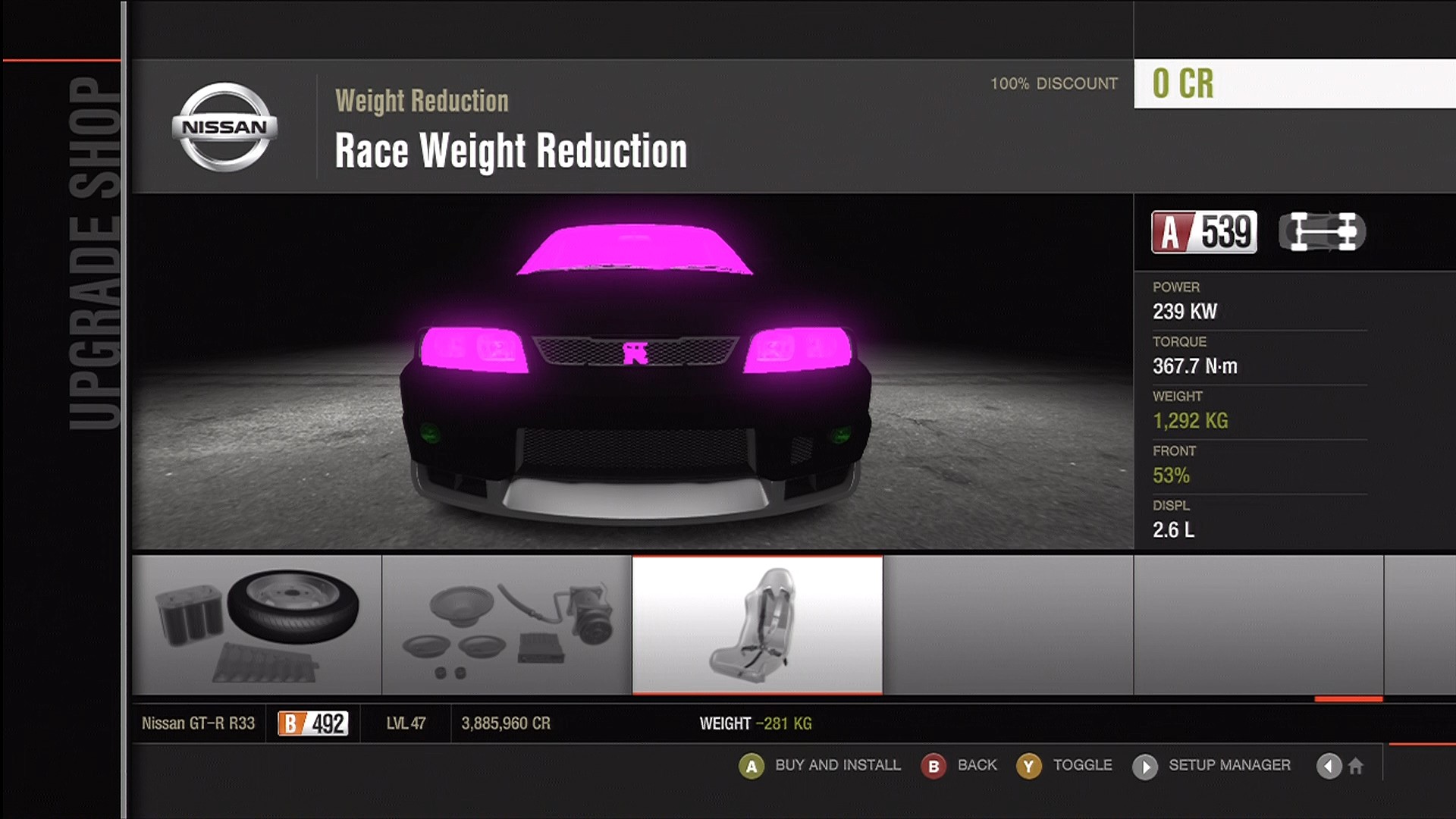
Task: Select the racing seat weight reduction tile
Action: click(757, 625)
